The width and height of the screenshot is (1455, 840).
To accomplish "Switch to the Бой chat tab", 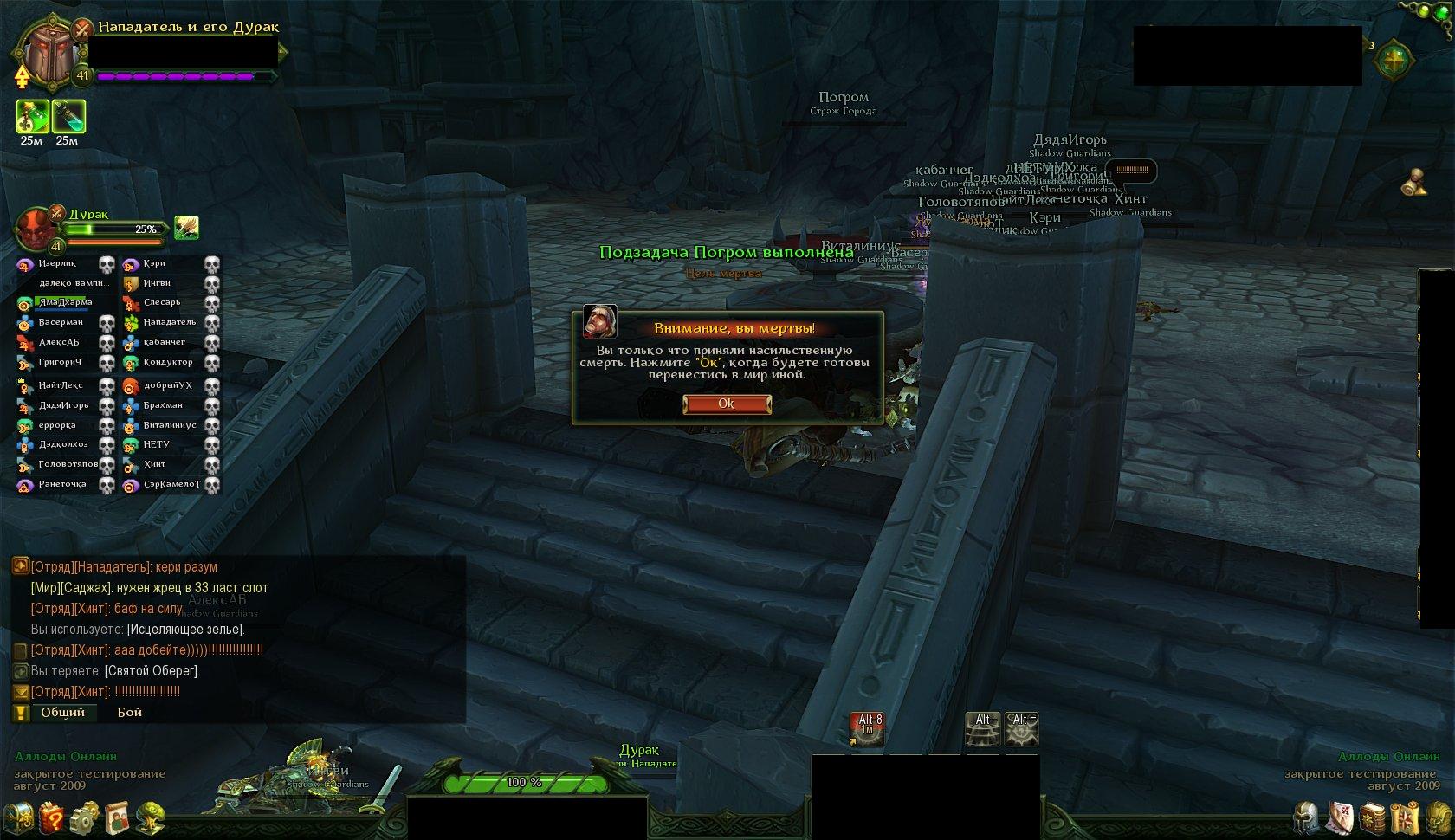I will point(130,713).
